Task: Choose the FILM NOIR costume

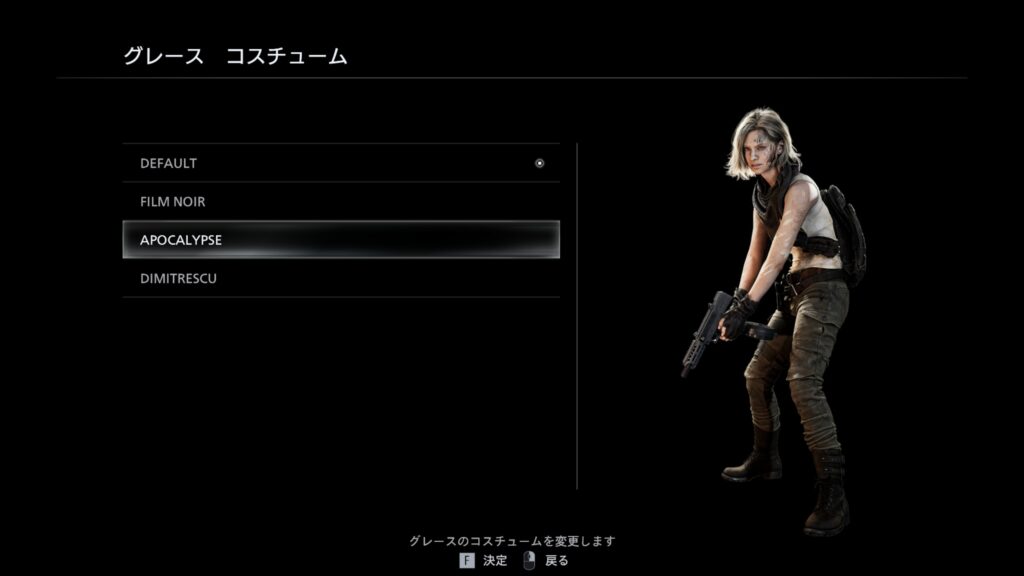Action: pos(340,202)
